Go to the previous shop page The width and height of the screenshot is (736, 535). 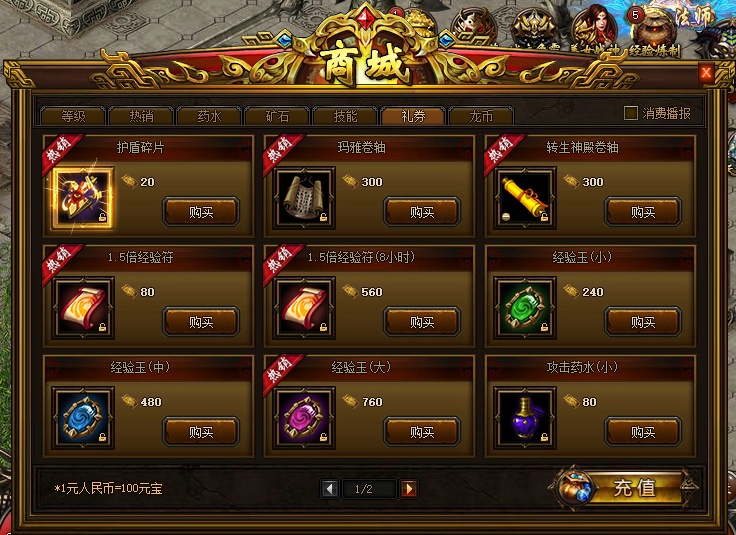pyautogui.click(x=329, y=489)
